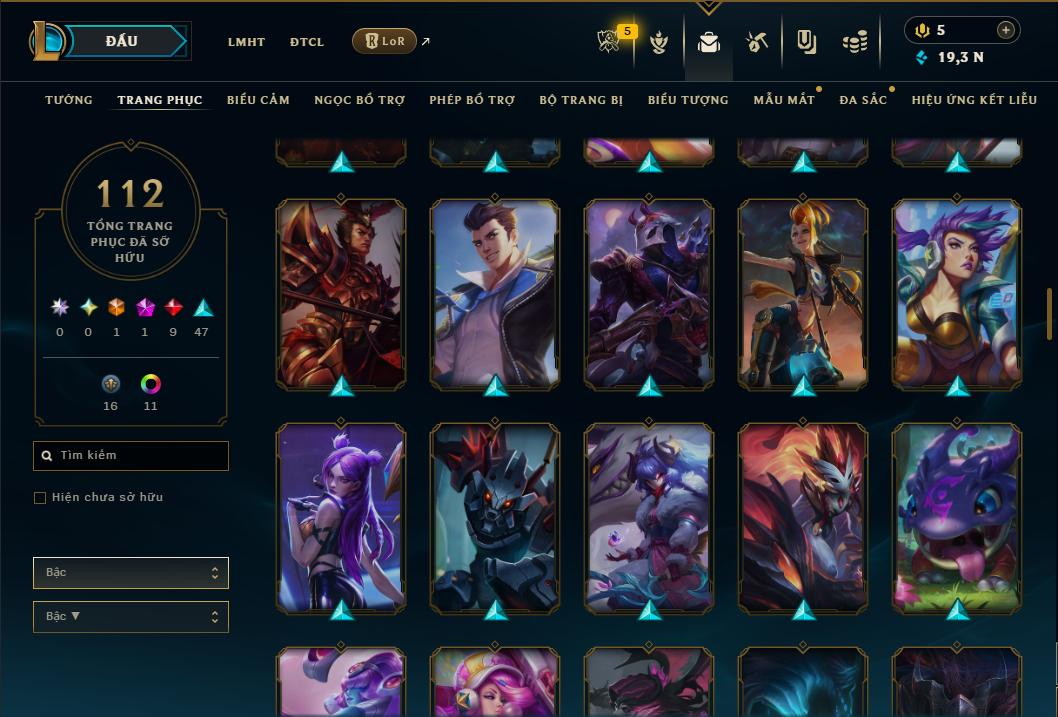This screenshot has width=1058, height=717.
Task: Show the BIỂU TƯỢNG icons tab
Action: [688, 100]
